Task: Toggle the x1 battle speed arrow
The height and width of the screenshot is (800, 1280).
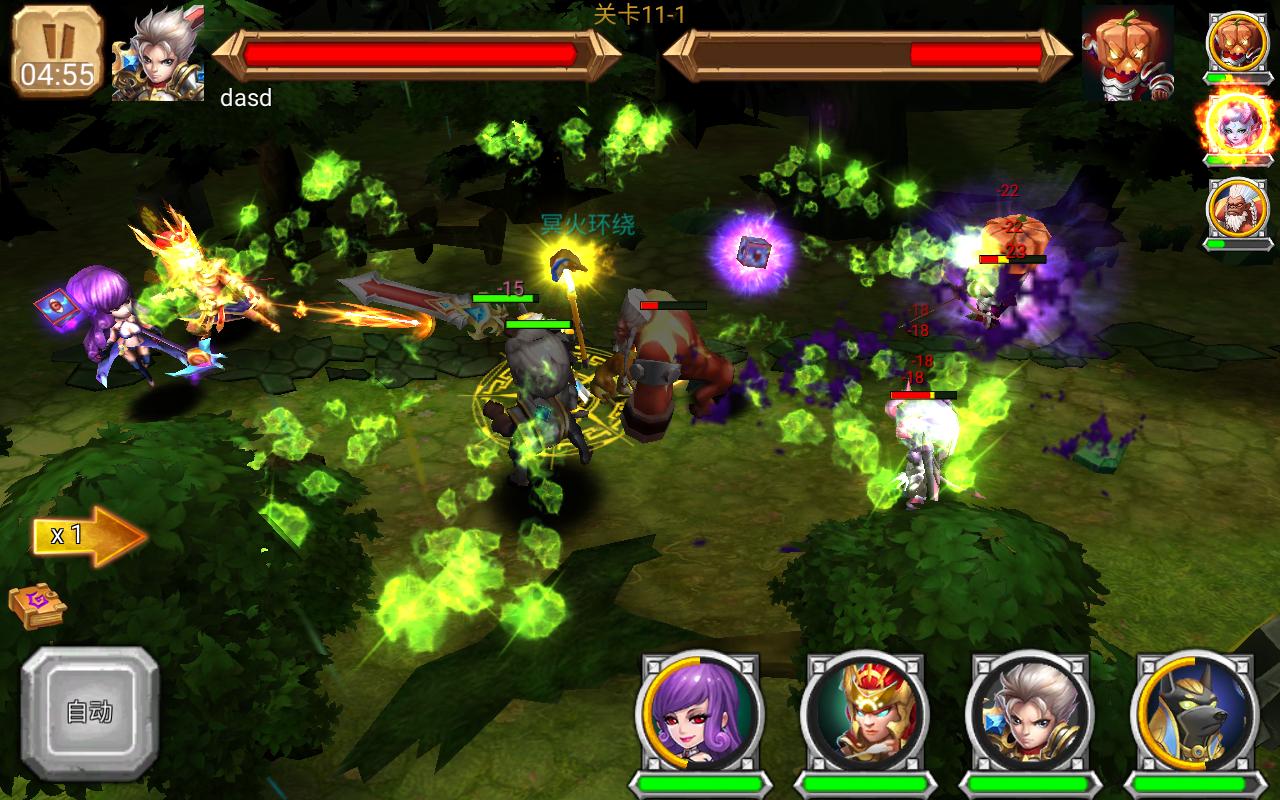Action: (x=88, y=536)
